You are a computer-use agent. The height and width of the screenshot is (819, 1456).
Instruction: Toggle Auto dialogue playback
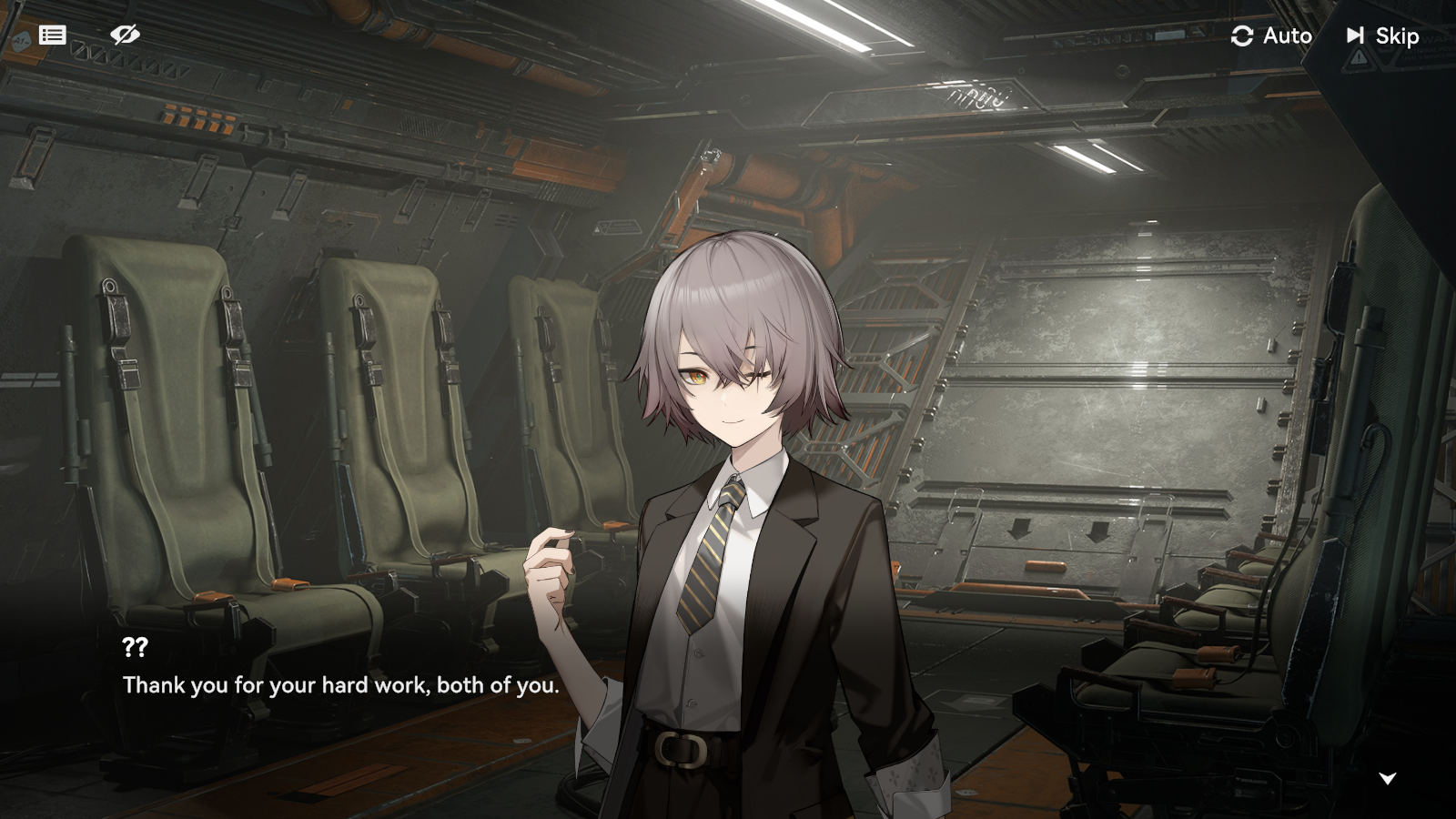pyautogui.click(x=1271, y=35)
